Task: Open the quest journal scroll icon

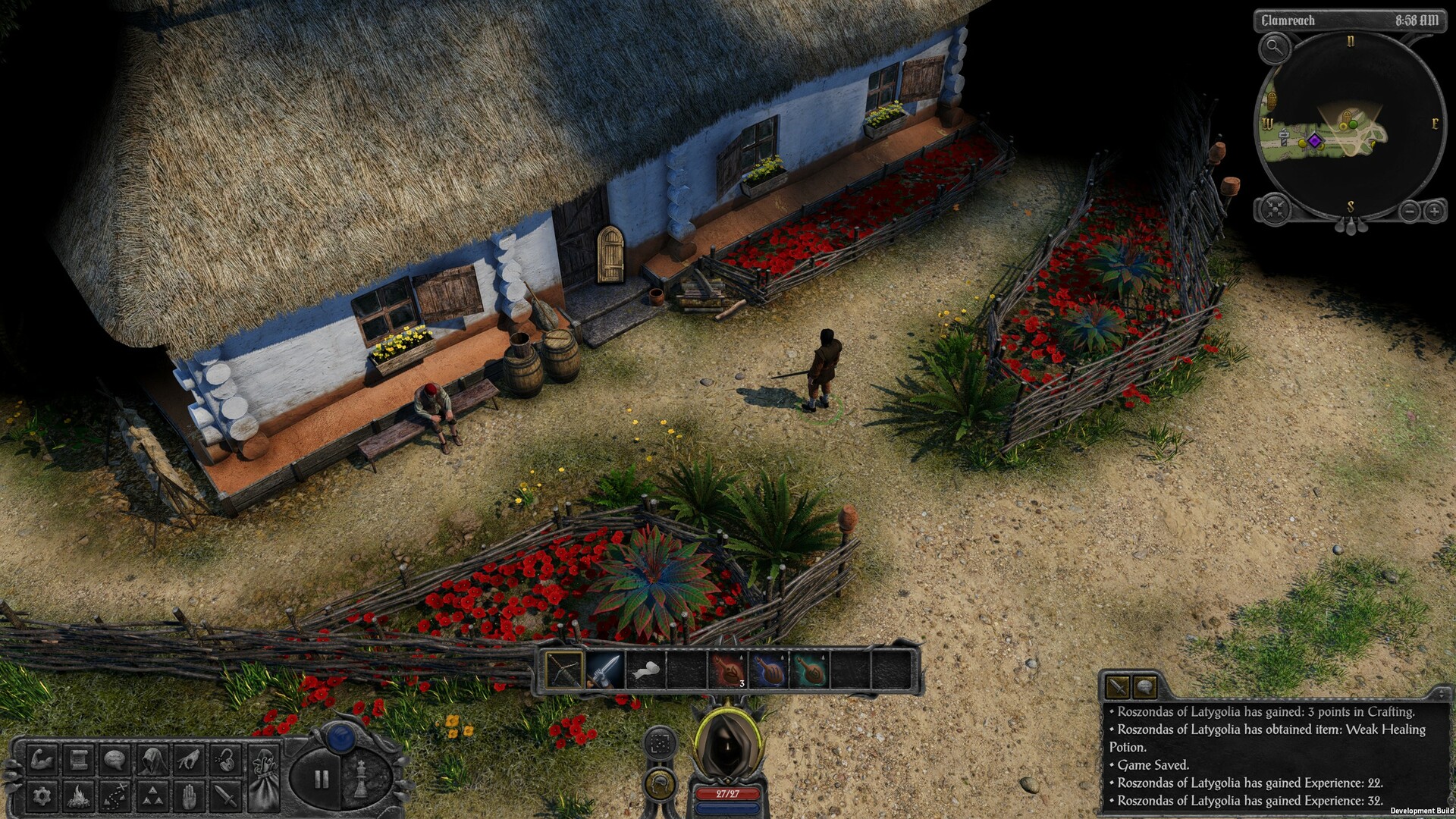Action: [80, 761]
